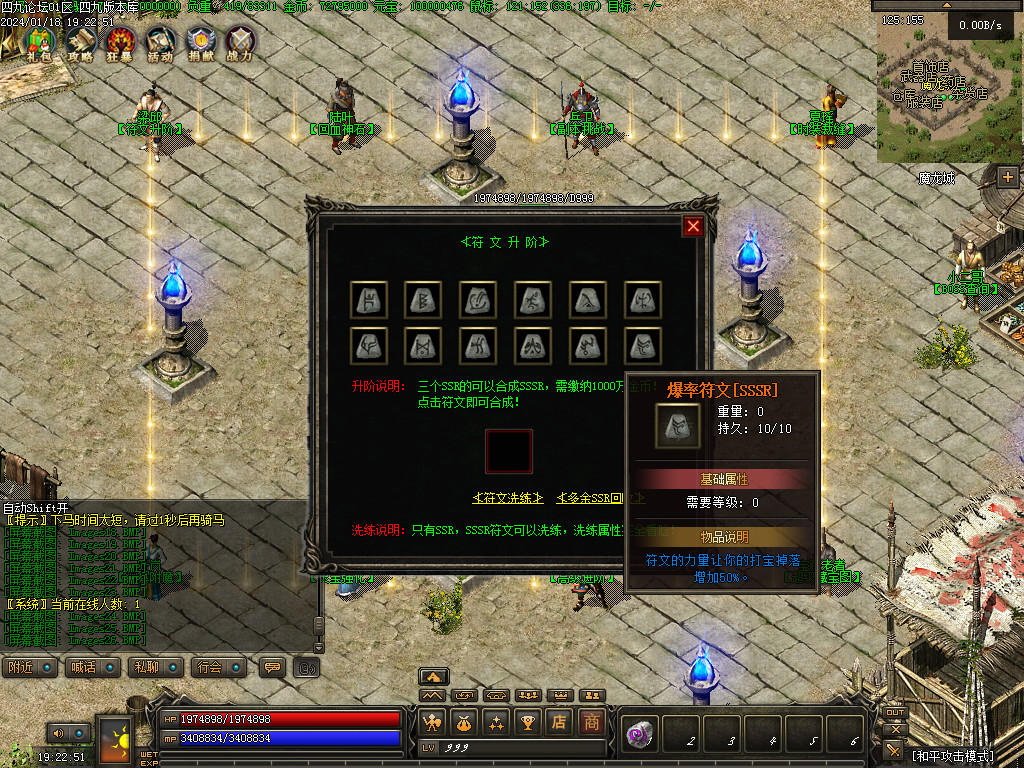Open the 店 store button
Viewport: 1024px width, 768px height.
click(560, 721)
